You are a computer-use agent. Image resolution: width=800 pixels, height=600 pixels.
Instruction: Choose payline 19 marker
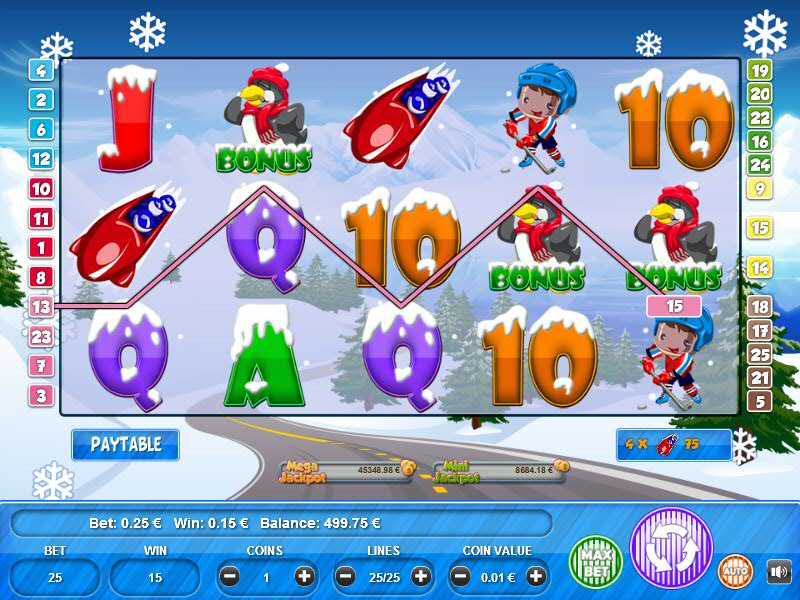[759, 70]
